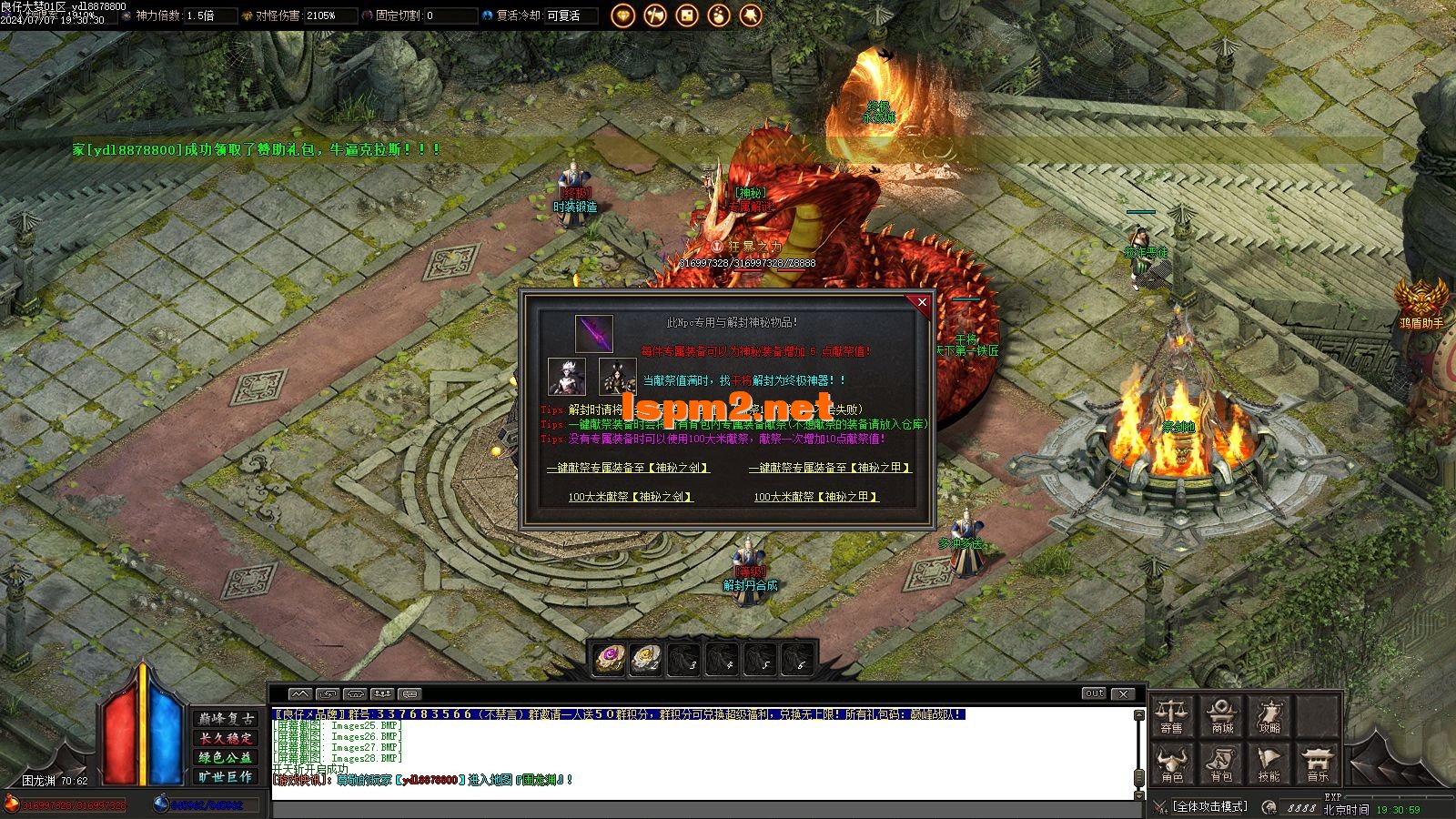Viewport: 1456px width, 819px height.
Task: Click the diamond icon in top bar
Action: point(622,15)
